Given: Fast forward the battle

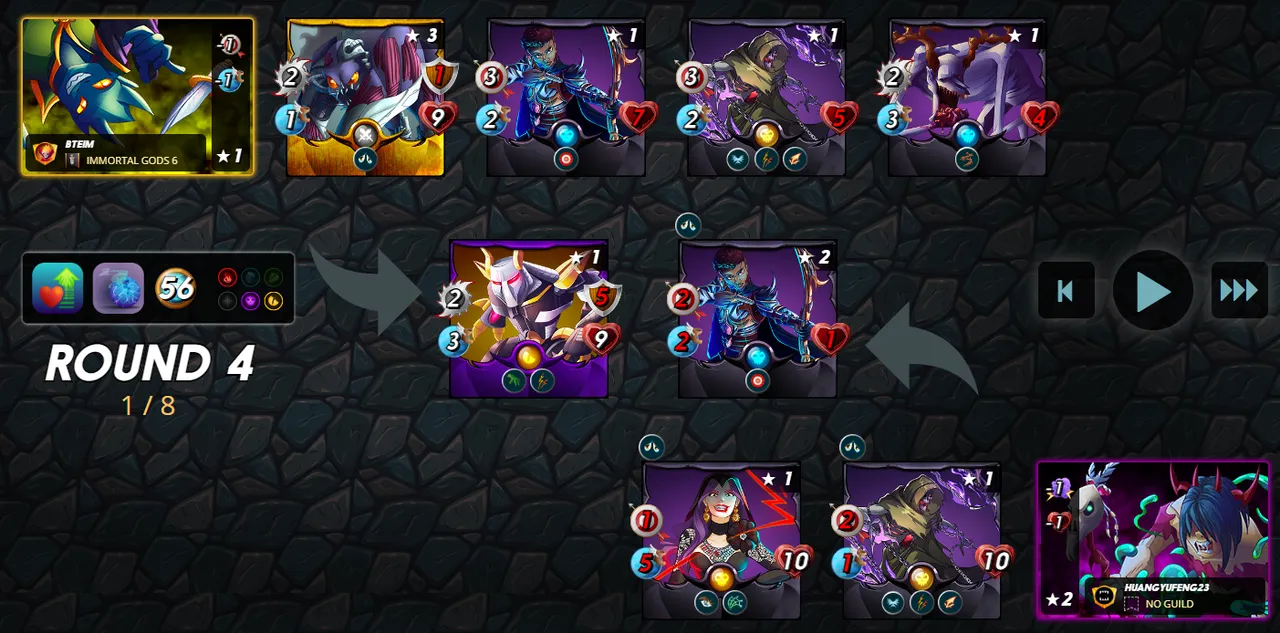Looking at the screenshot, I should (1239, 291).
